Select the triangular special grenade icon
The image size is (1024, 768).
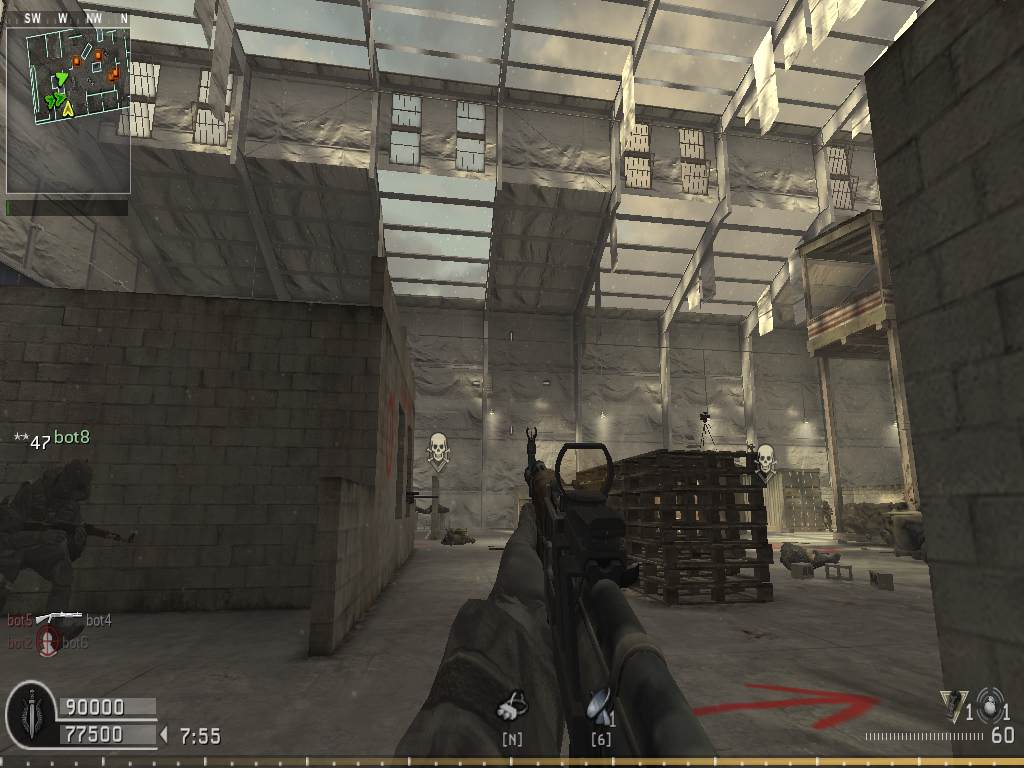click(x=952, y=703)
